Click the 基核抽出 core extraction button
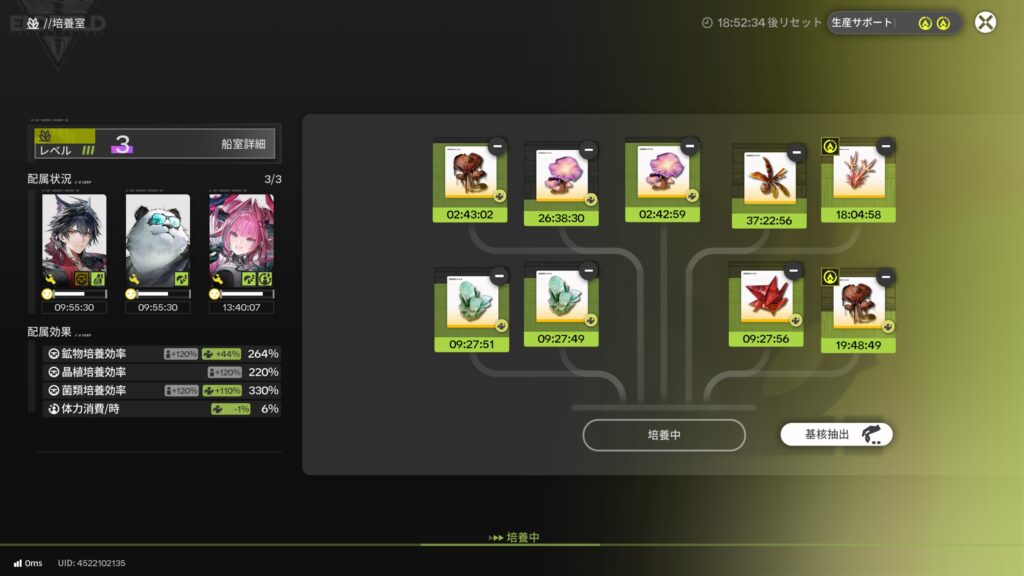 coord(836,435)
